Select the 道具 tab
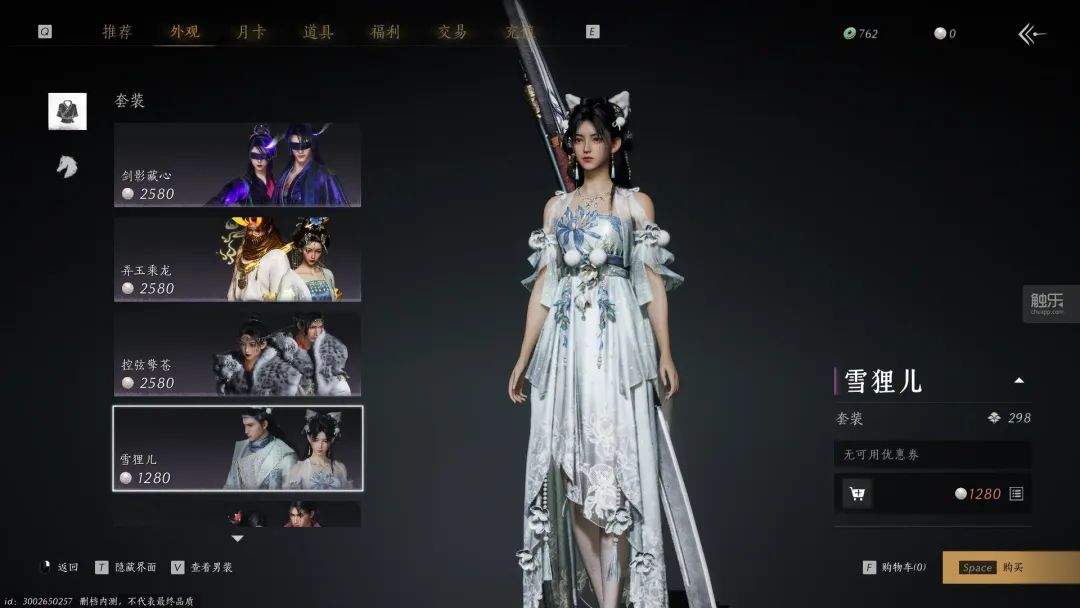The width and height of the screenshot is (1080, 608). (x=318, y=32)
